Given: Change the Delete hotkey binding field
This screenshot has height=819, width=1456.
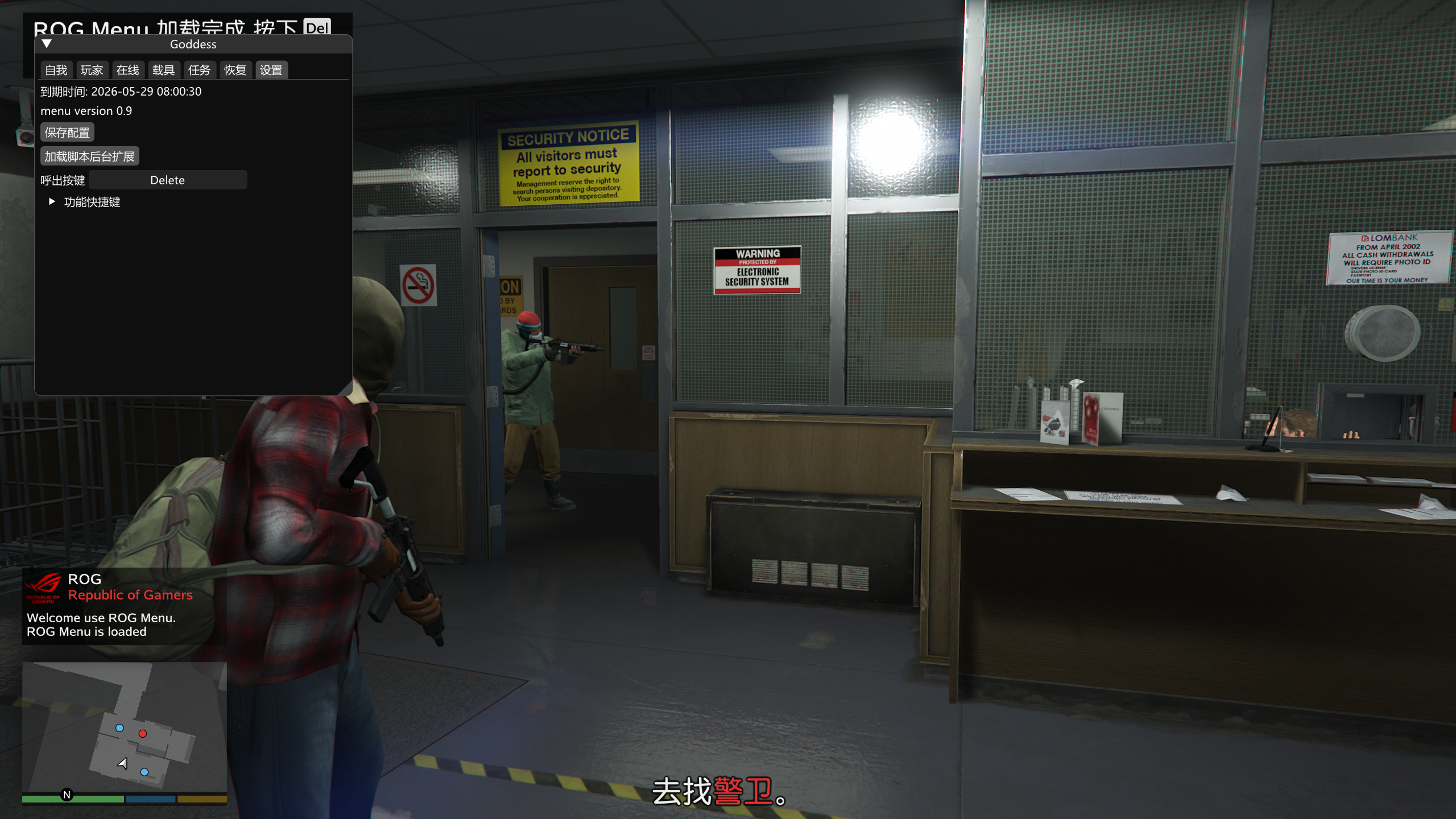Looking at the screenshot, I should pyautogui.click(x=167, y=180).
